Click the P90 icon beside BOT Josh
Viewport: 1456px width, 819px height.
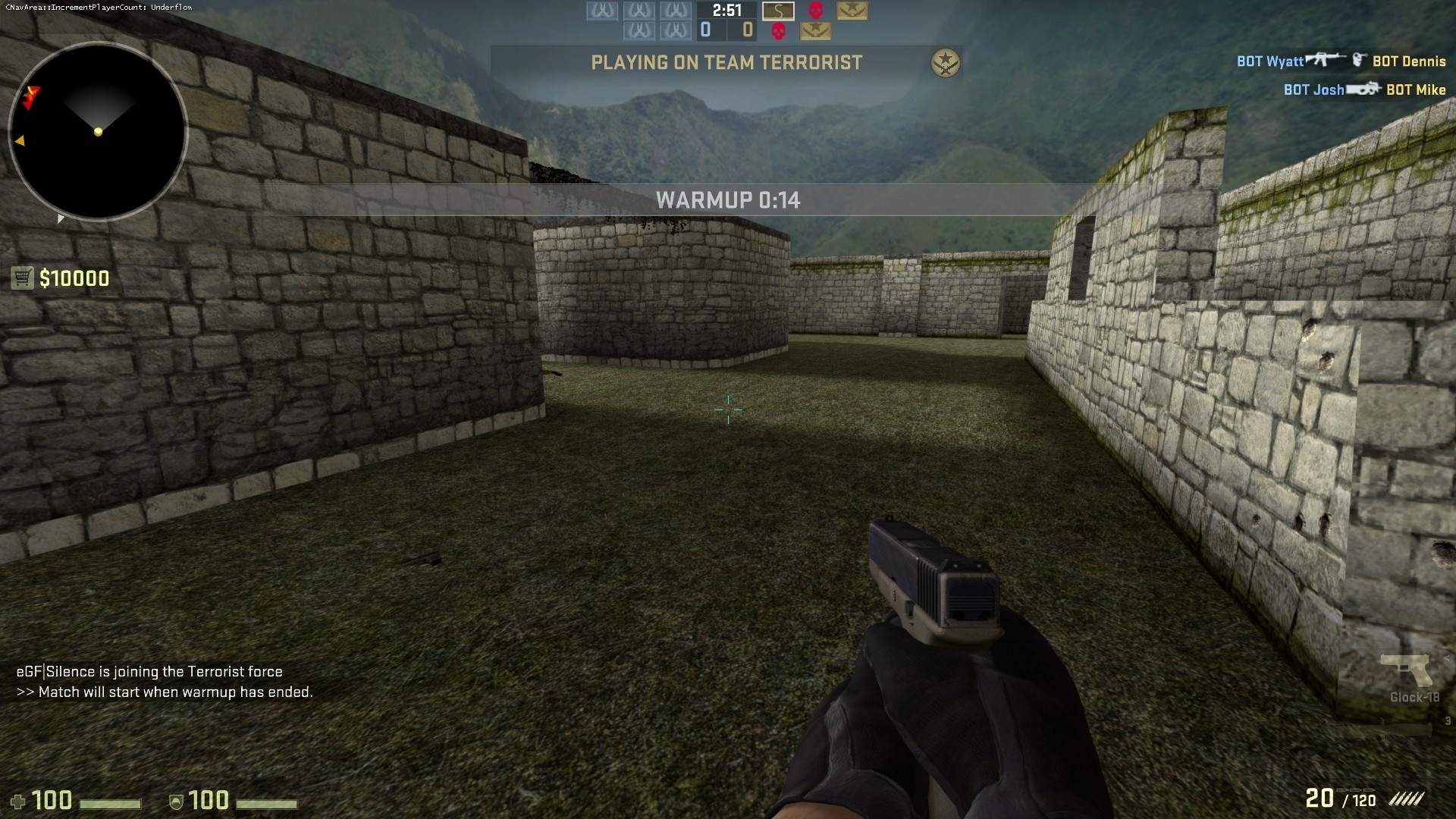pos(1363,89)
